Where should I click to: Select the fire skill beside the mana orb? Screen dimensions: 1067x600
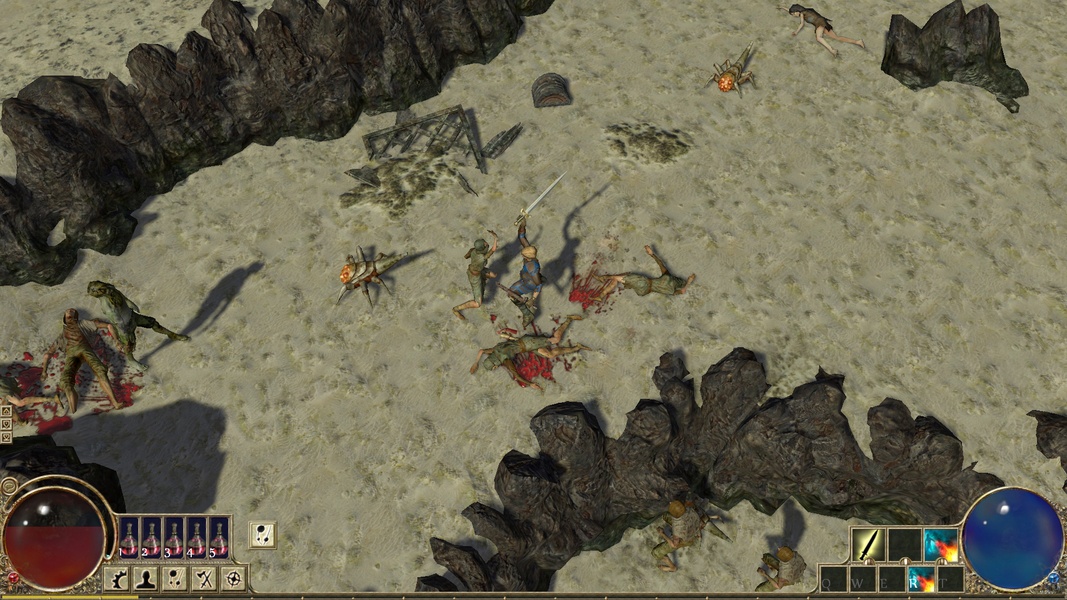click(941, 544)
